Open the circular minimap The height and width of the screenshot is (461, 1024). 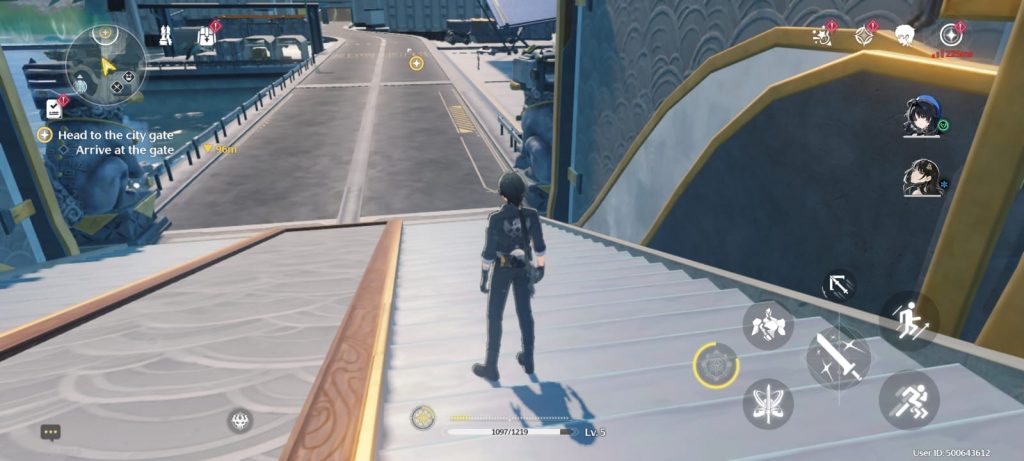pos(106,64)
